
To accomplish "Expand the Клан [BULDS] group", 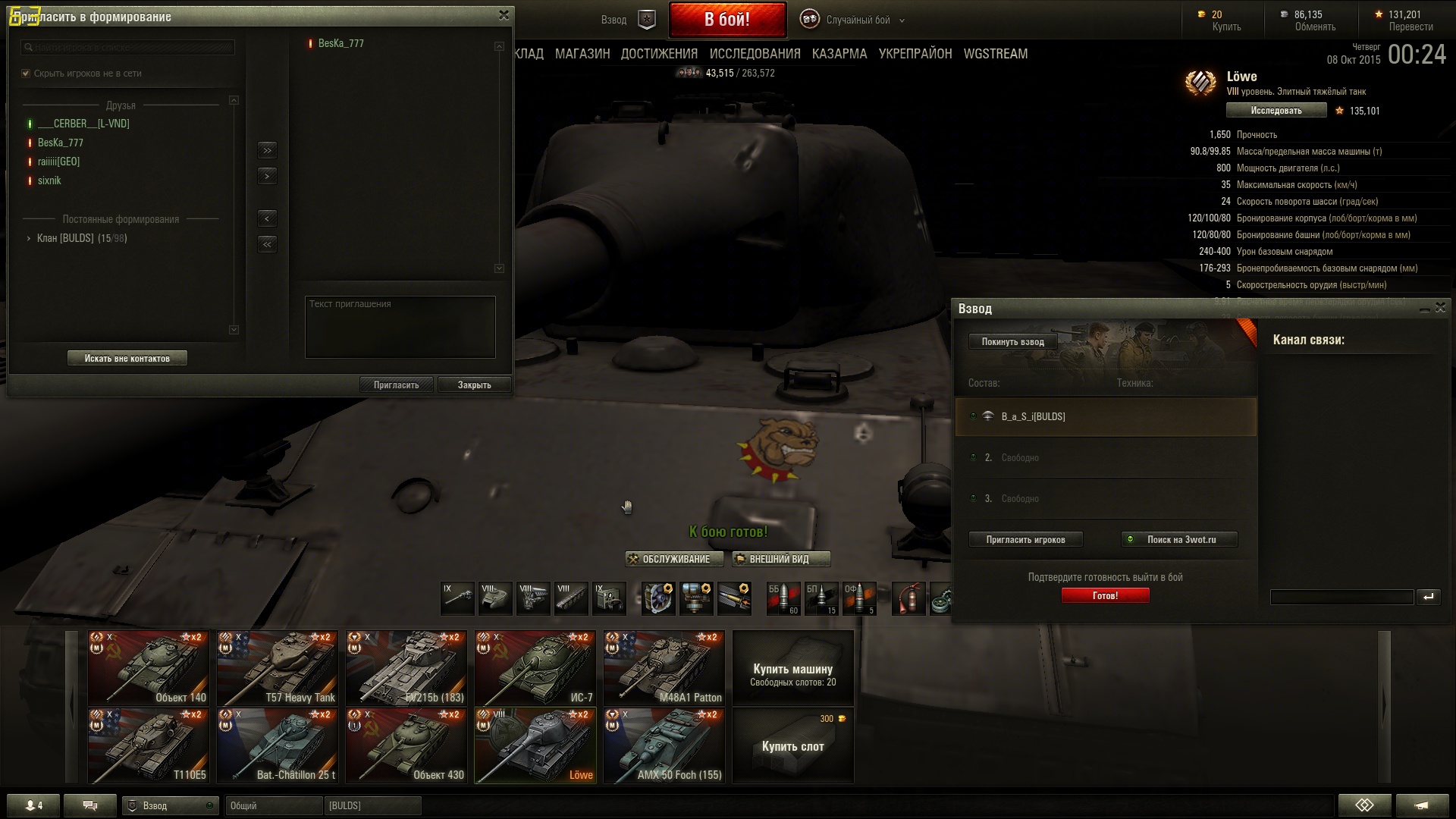I will (29, 238).
